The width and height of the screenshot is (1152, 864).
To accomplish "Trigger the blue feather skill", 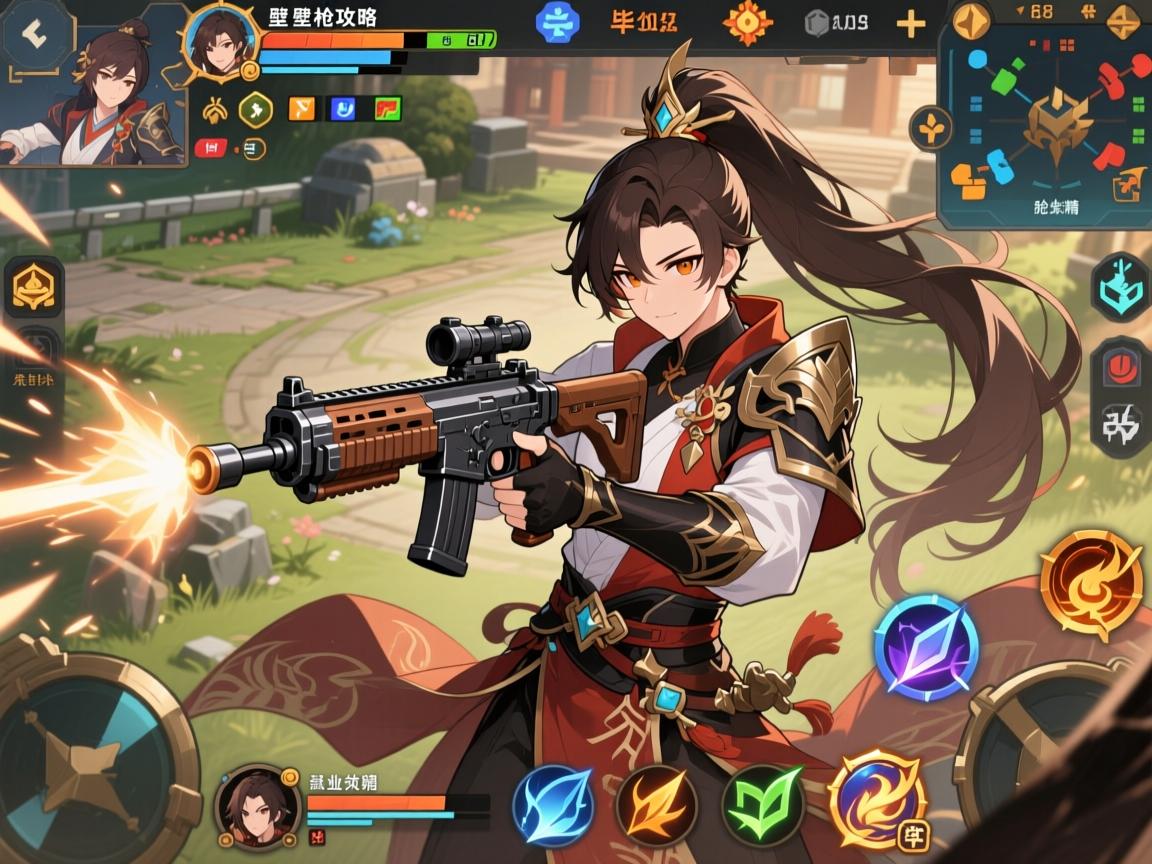I will tap(553, 805).
